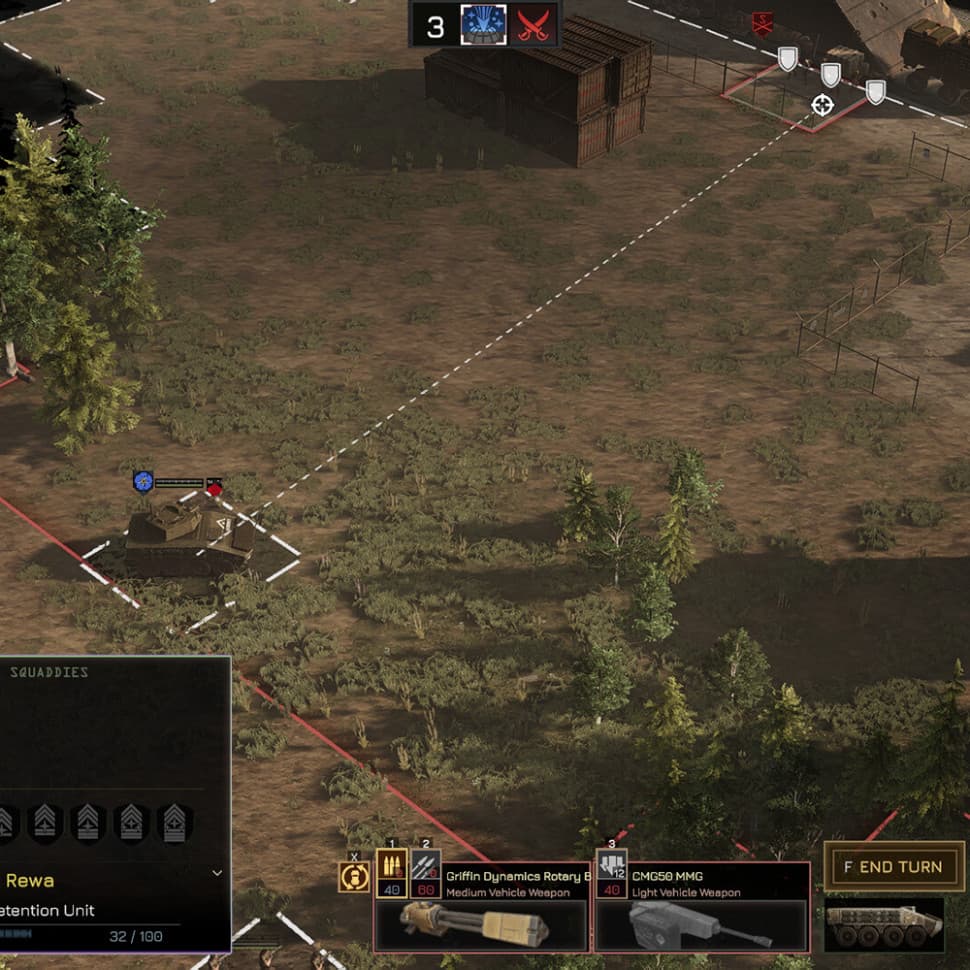
Task: Click the red crossed swords enemy faction icon
Action: (533, 25)
